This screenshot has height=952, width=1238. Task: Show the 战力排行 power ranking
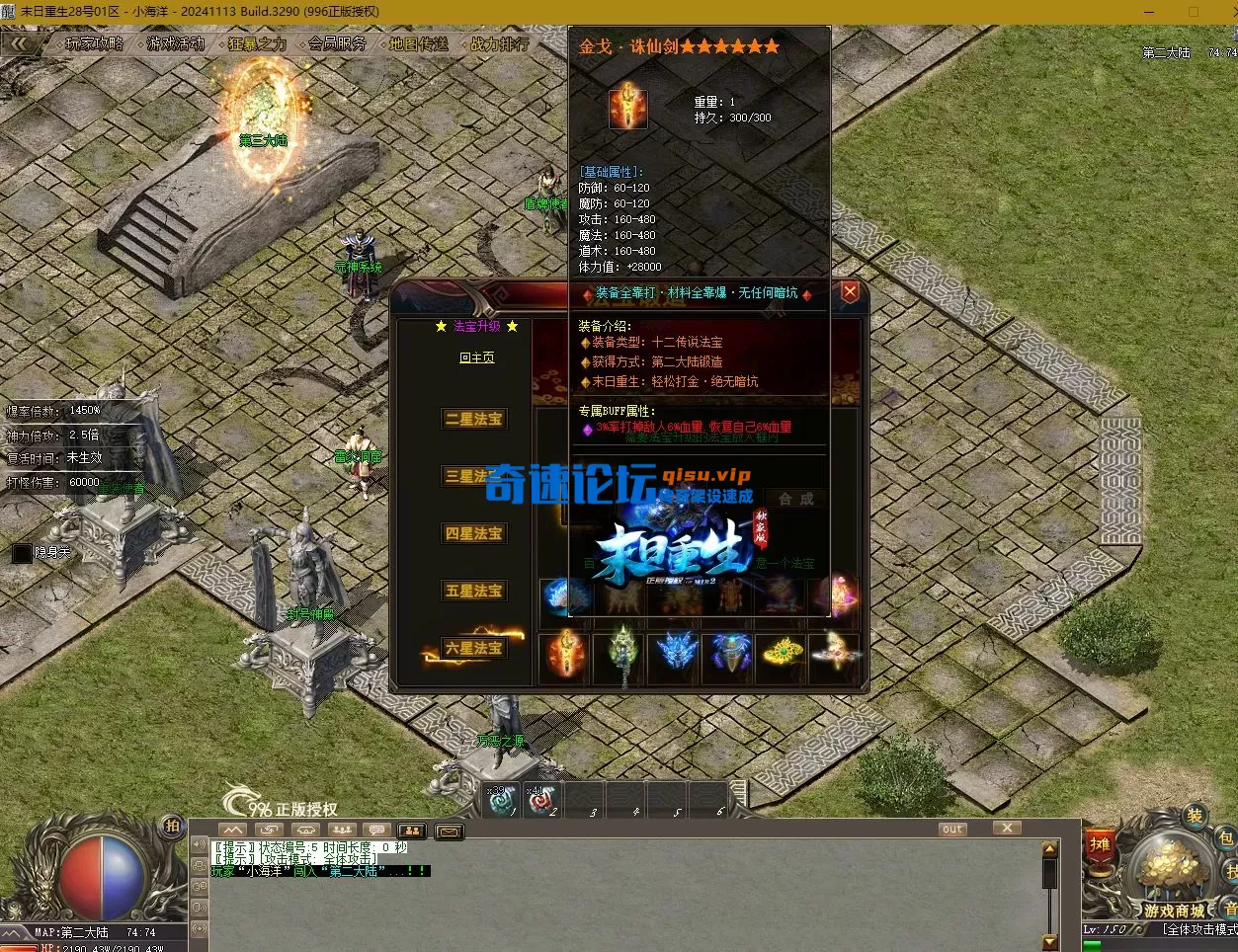[x=499, y=43]
